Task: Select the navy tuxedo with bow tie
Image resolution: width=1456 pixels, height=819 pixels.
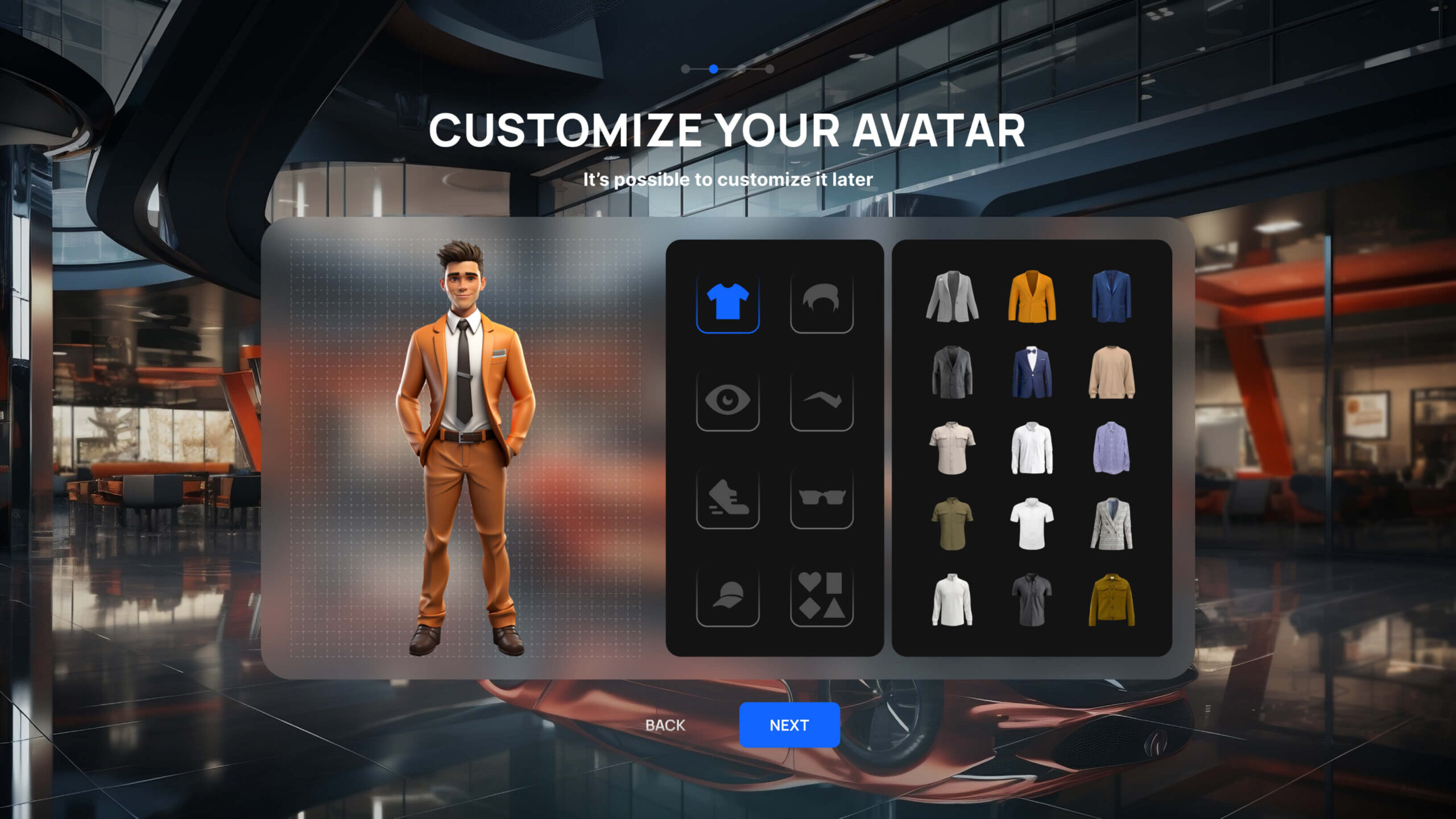Action: coord(1032,372)
